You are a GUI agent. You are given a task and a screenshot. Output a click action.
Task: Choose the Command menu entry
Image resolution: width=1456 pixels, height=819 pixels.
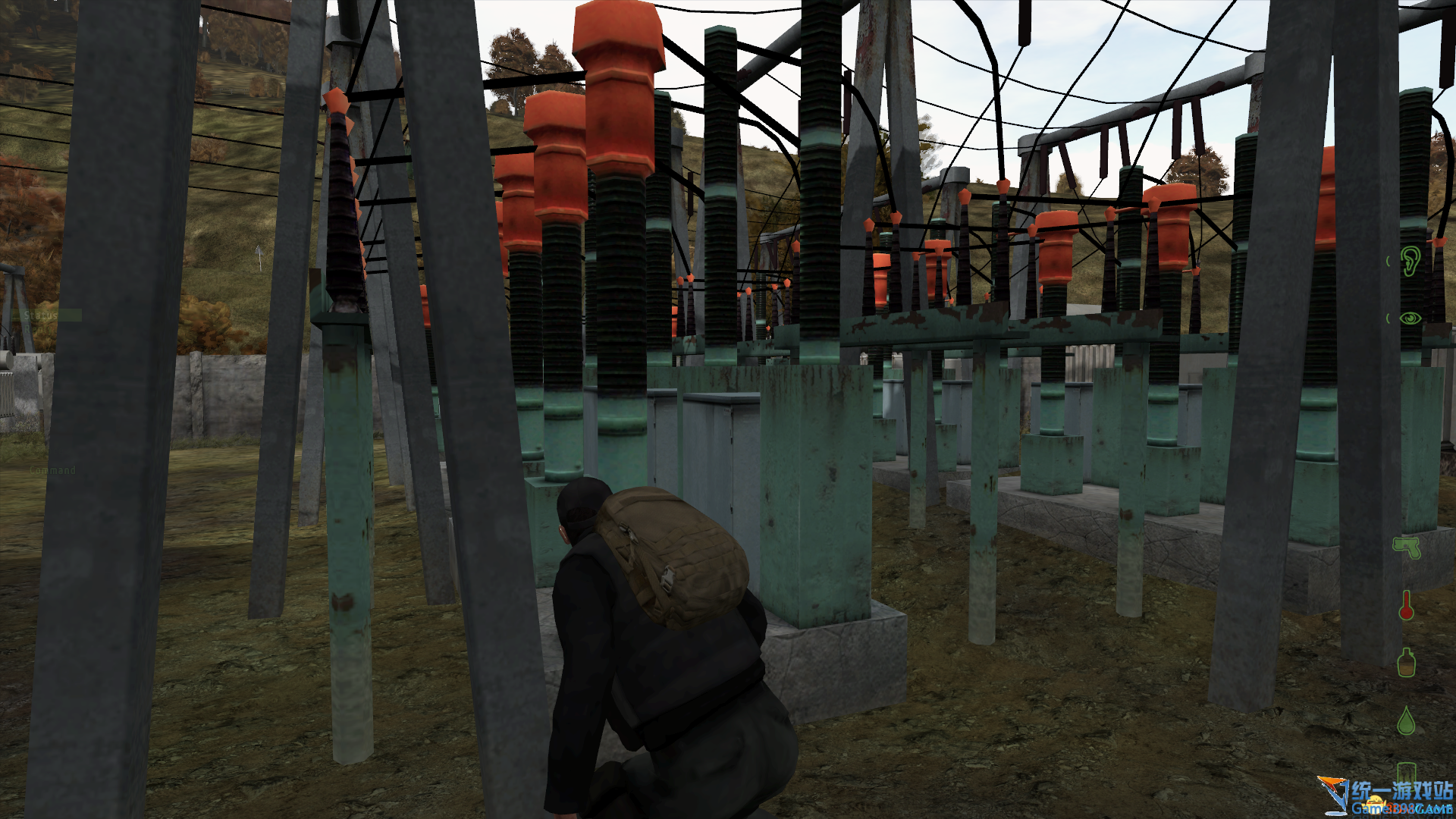[52, 470]
